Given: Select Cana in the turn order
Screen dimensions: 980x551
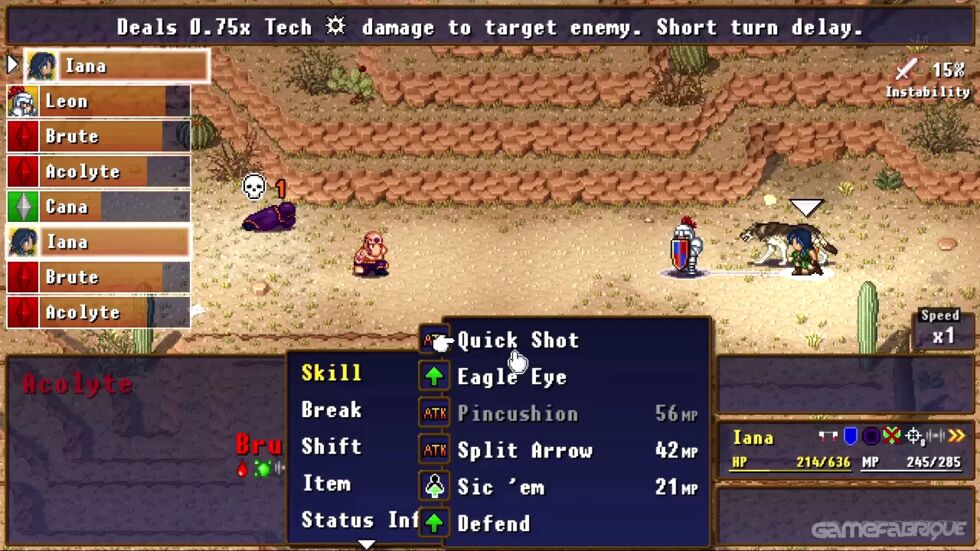Looking at the screenshot, I should click(98, 207).
